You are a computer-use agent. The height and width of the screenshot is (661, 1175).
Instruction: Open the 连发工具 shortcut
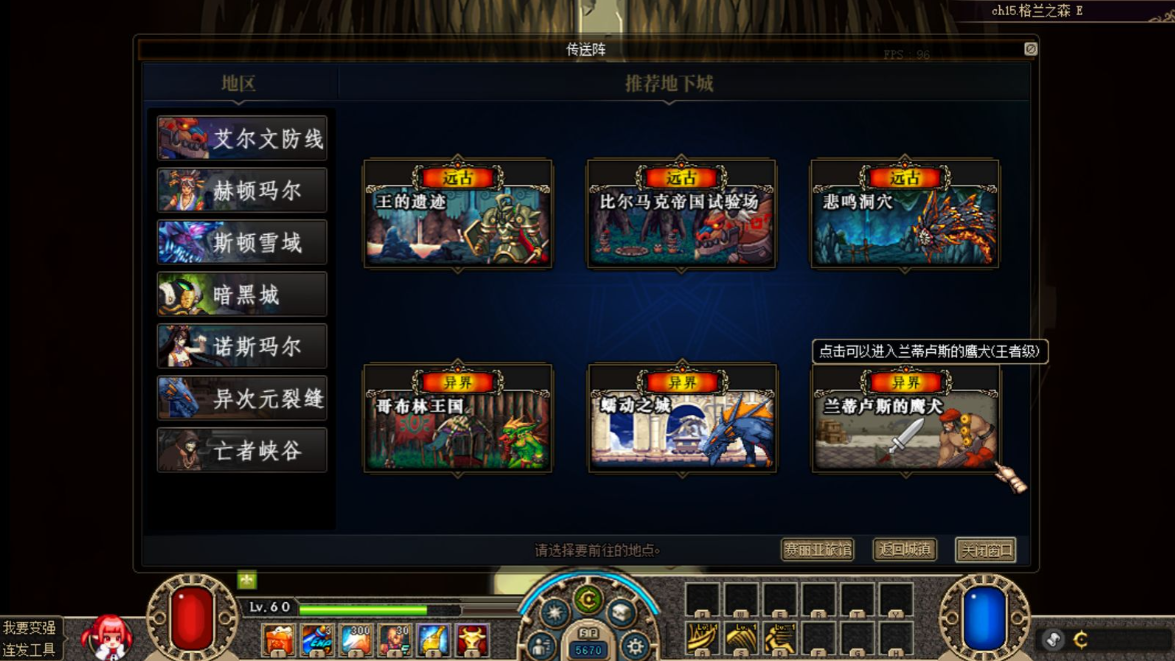(29, 650)
